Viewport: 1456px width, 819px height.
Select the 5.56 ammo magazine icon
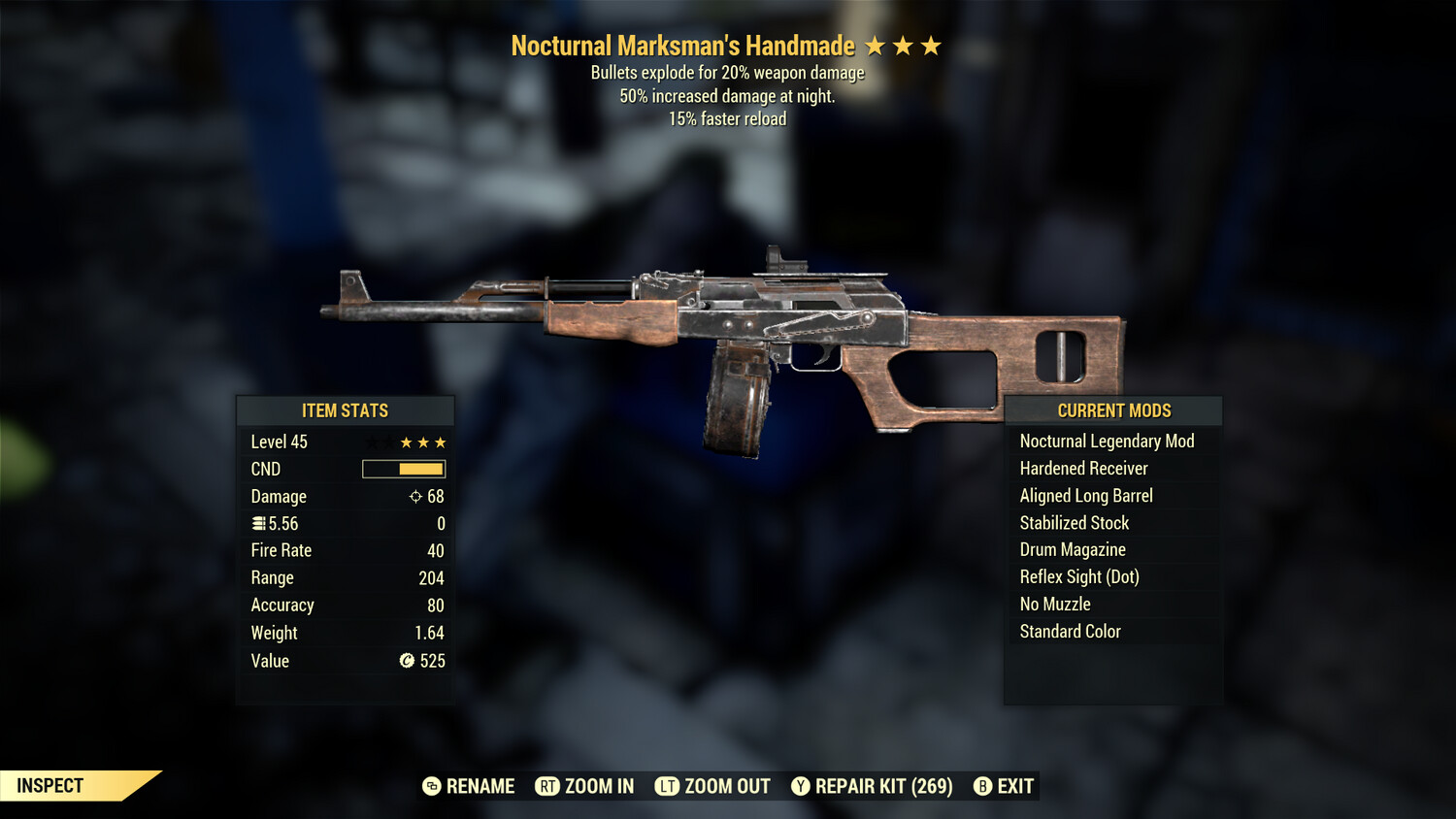point(256,523)
